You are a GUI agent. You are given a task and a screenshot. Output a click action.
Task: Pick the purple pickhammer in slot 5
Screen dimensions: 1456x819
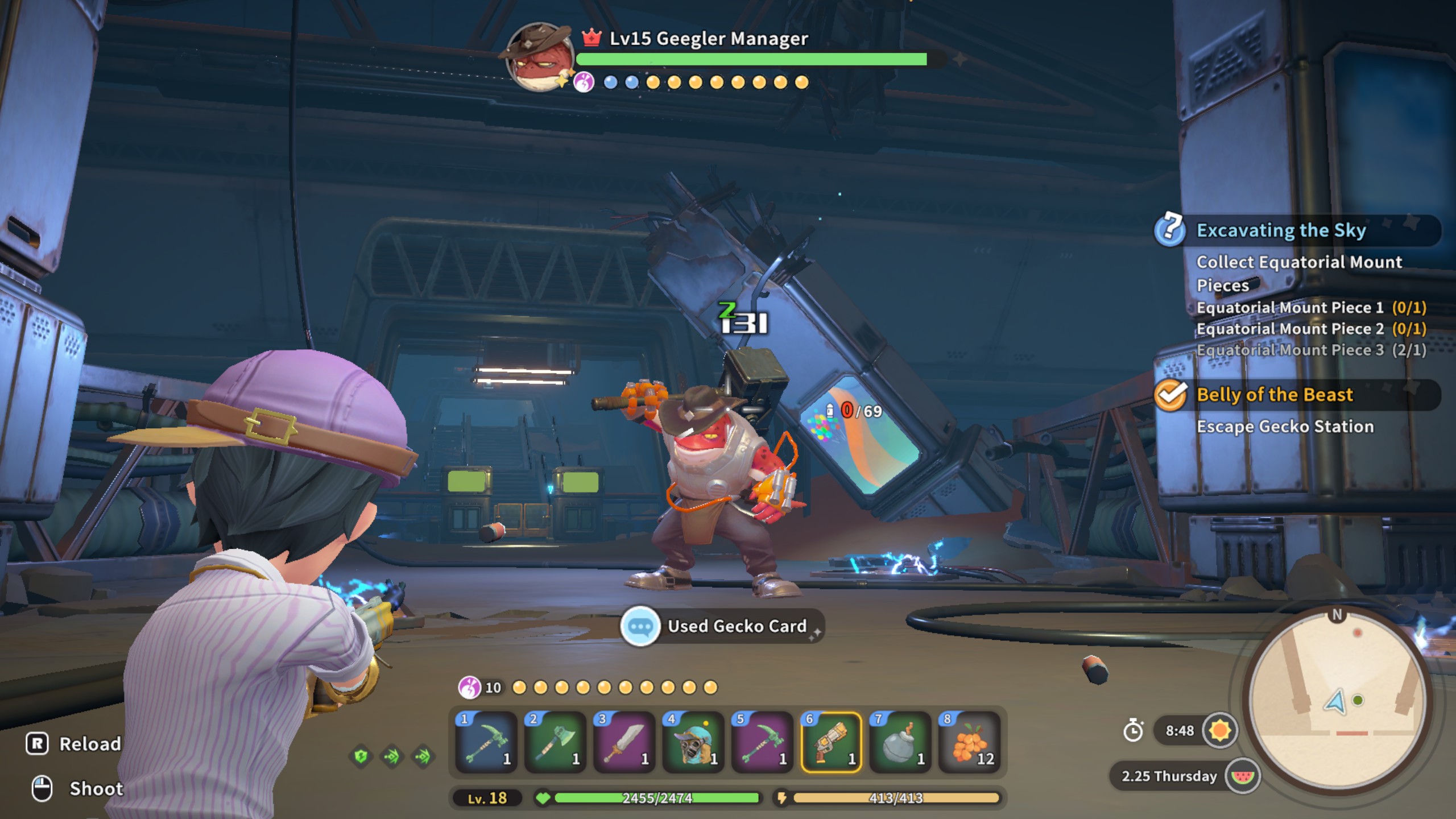coord(763,742)
